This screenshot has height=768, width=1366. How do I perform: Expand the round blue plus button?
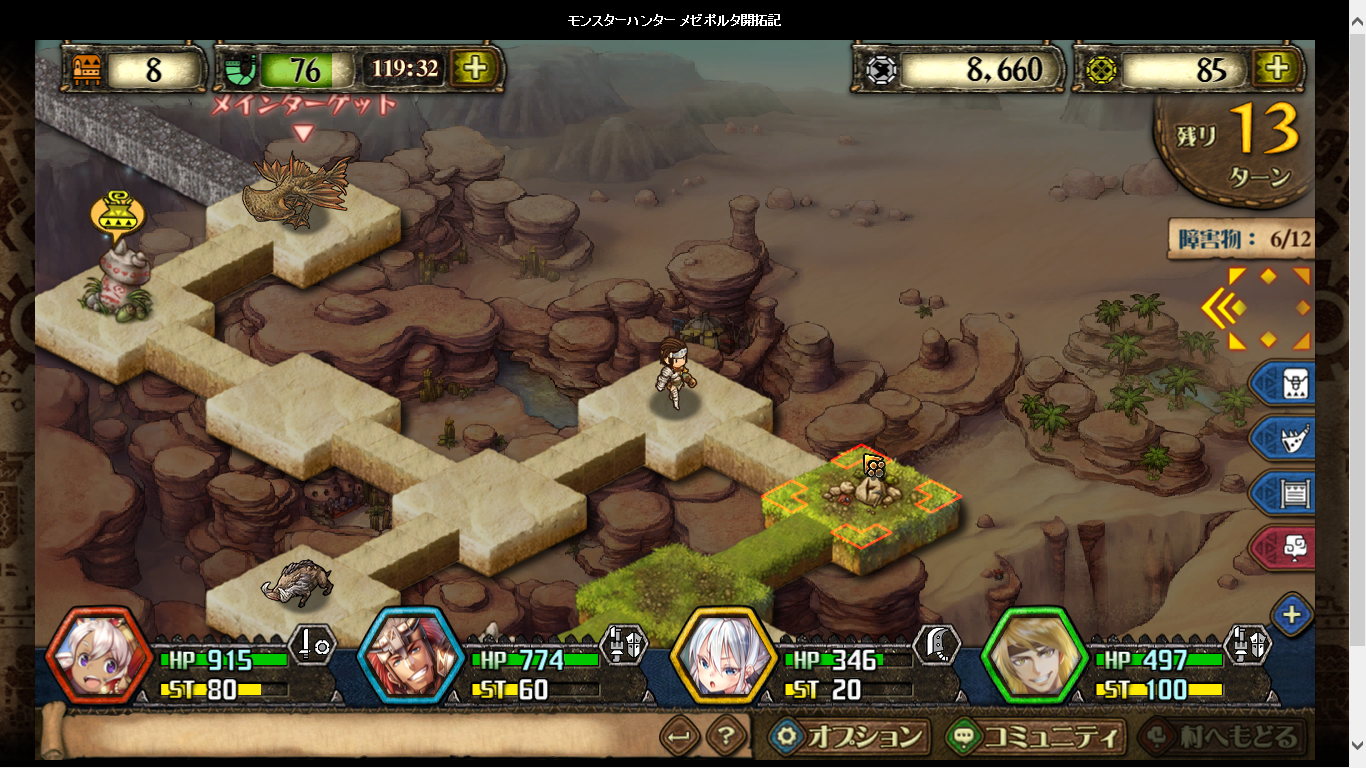1292,614
